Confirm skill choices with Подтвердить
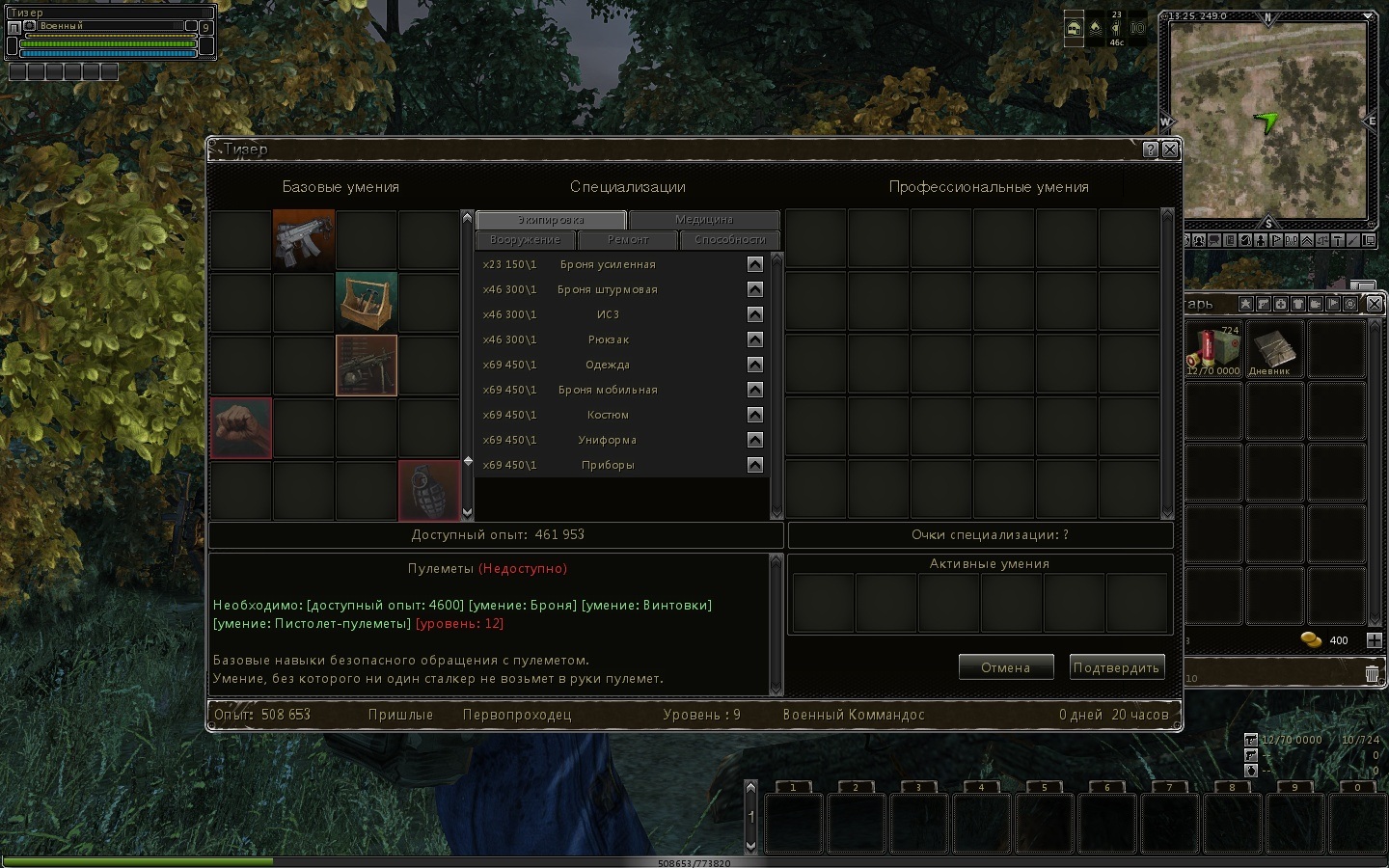This screenshot has height=868, width=1389. (1116, 667)
